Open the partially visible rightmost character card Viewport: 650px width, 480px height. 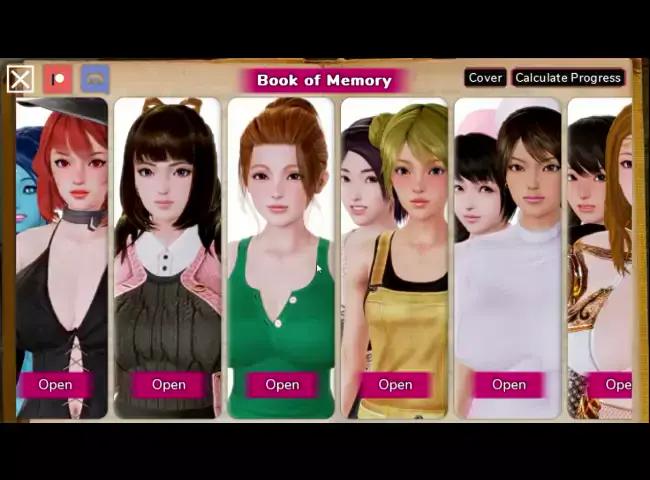(615, 384)
